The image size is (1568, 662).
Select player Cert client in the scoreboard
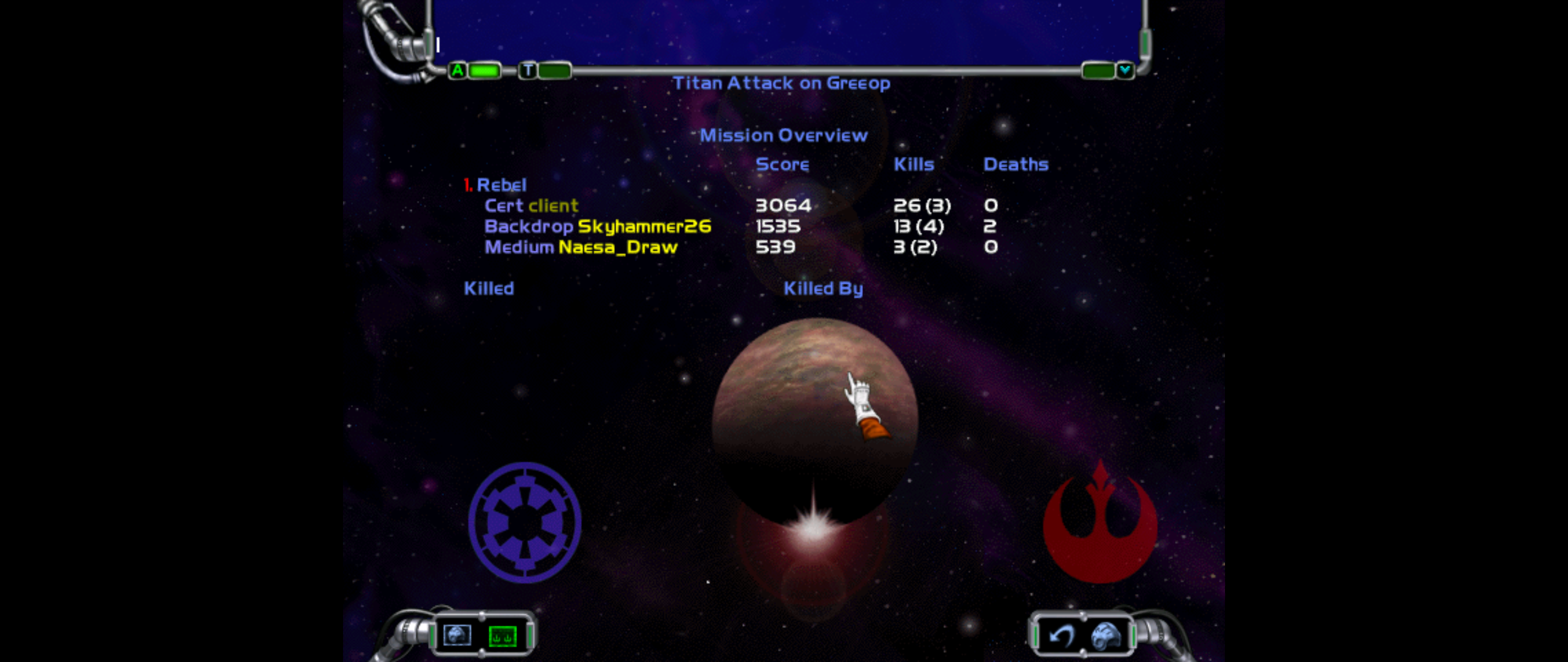click(531, 206)
